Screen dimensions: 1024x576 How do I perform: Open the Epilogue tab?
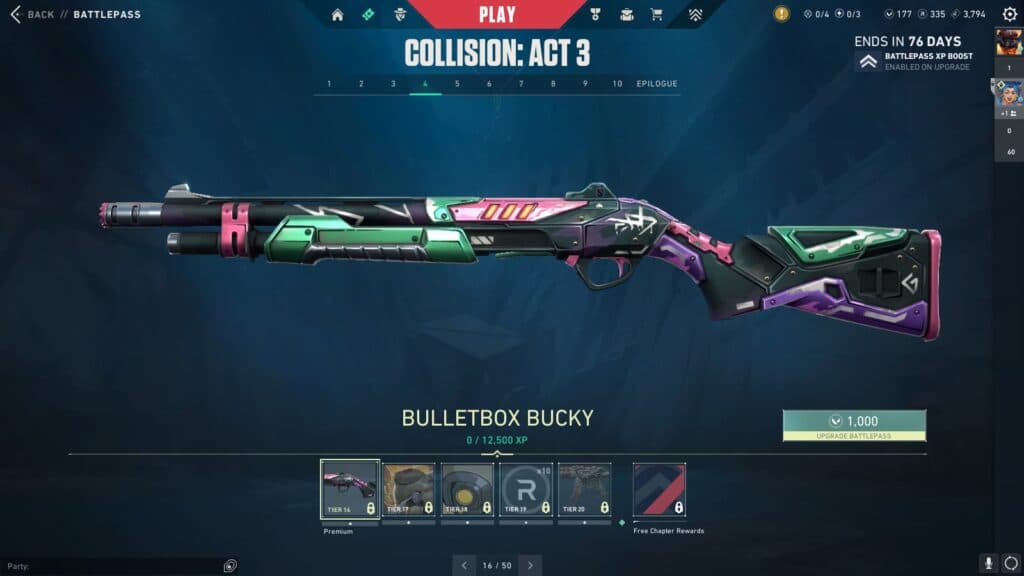point(656,84)
